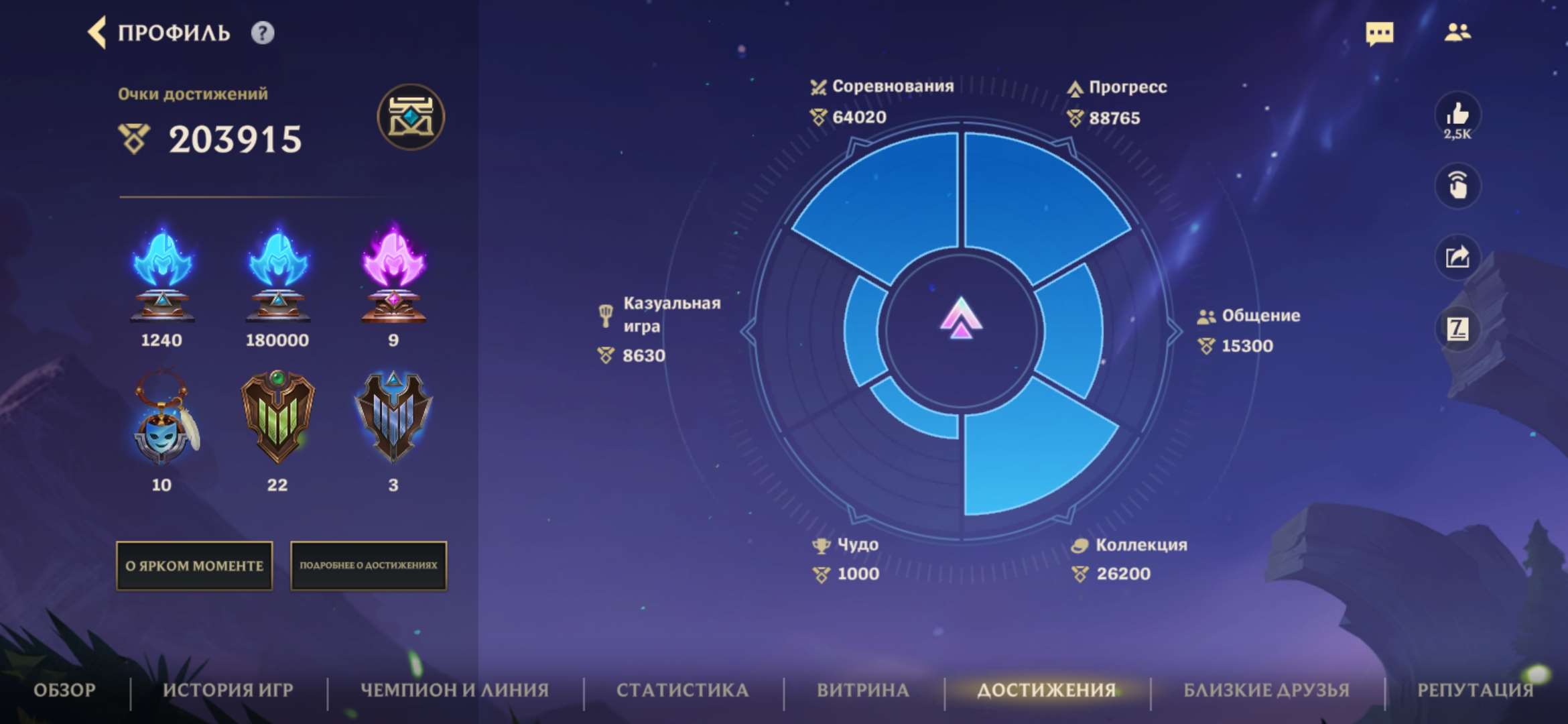Screen dimensions: 1568x724
Task: Open the chat speech bubble icon
Action: coord(1379,33)
